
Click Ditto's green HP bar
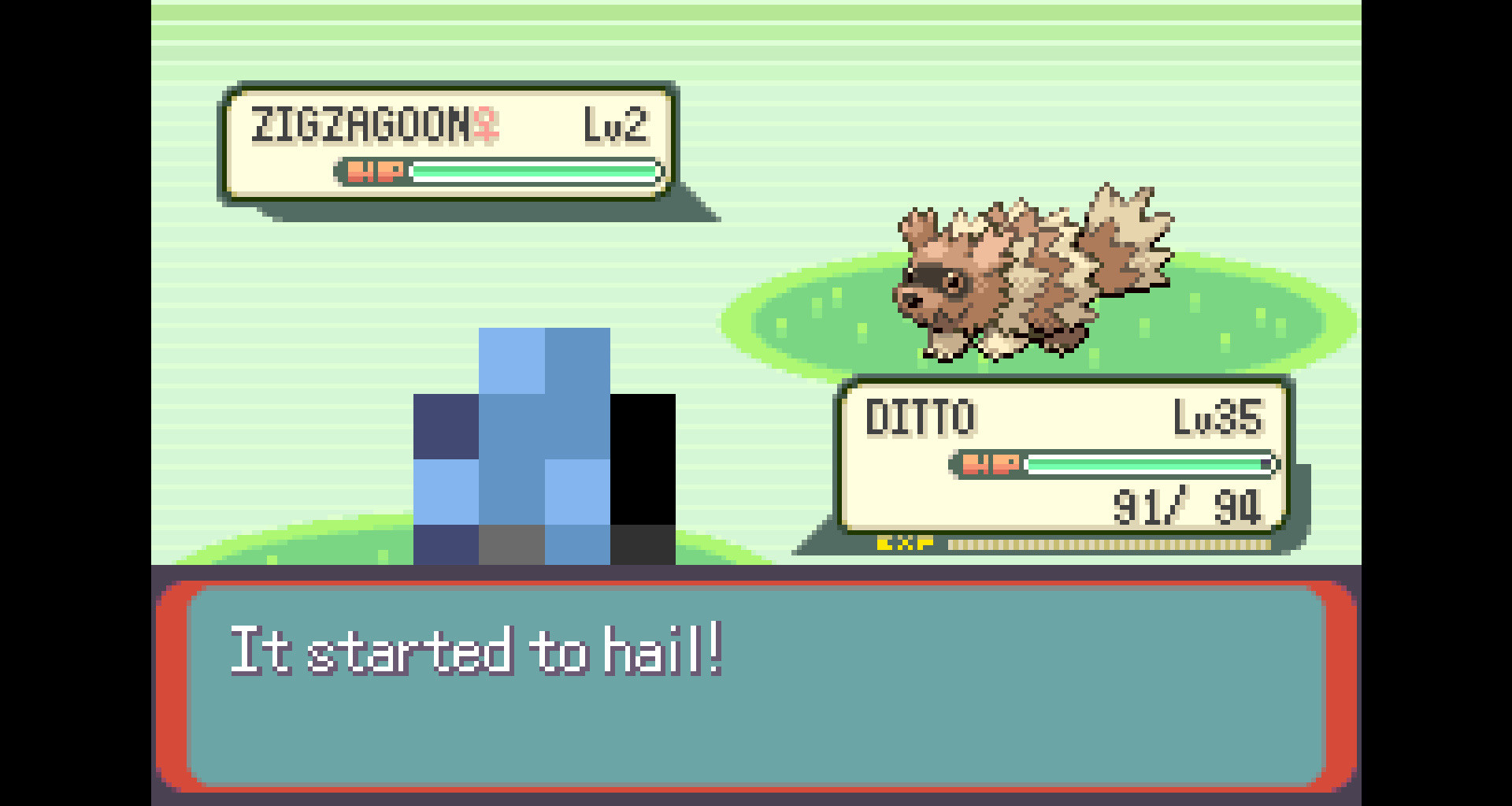coord(1142,465)
